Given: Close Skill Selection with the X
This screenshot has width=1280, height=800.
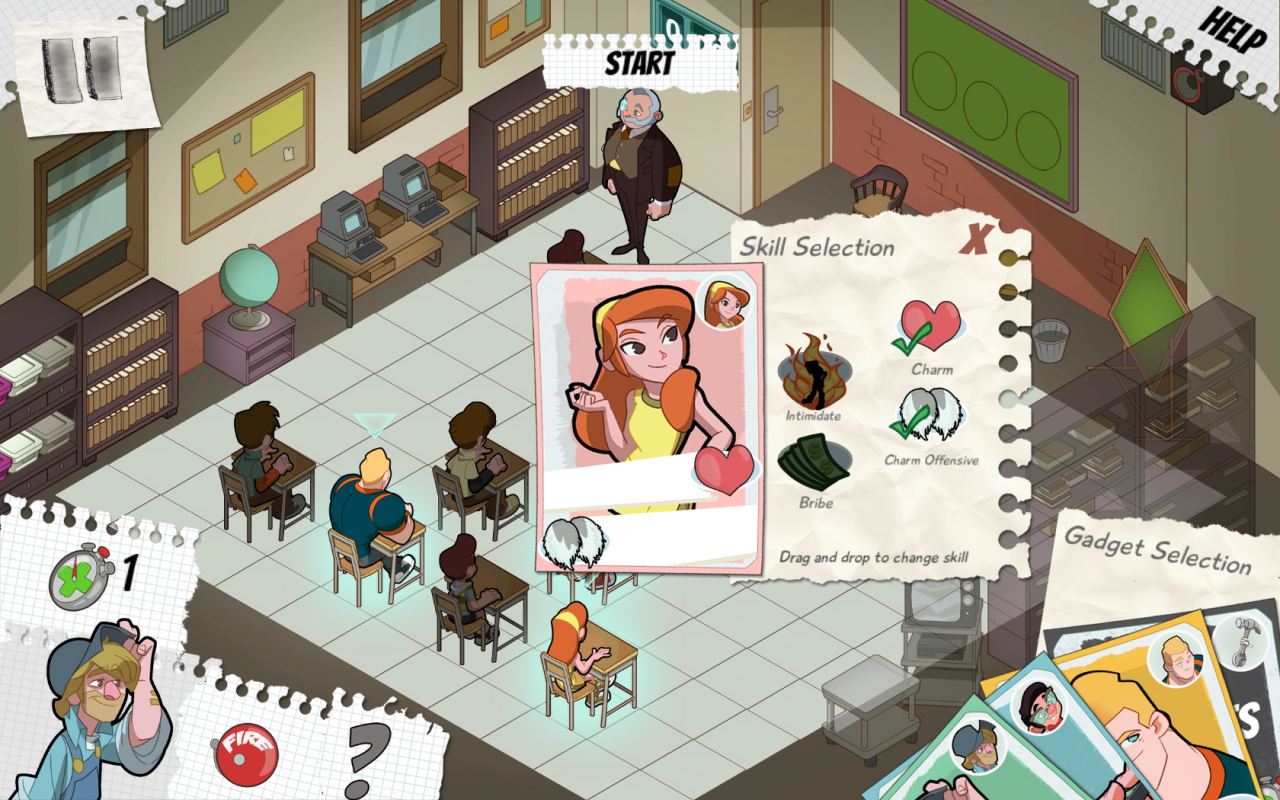Looking at the screenshot, I should coord(975,240).
